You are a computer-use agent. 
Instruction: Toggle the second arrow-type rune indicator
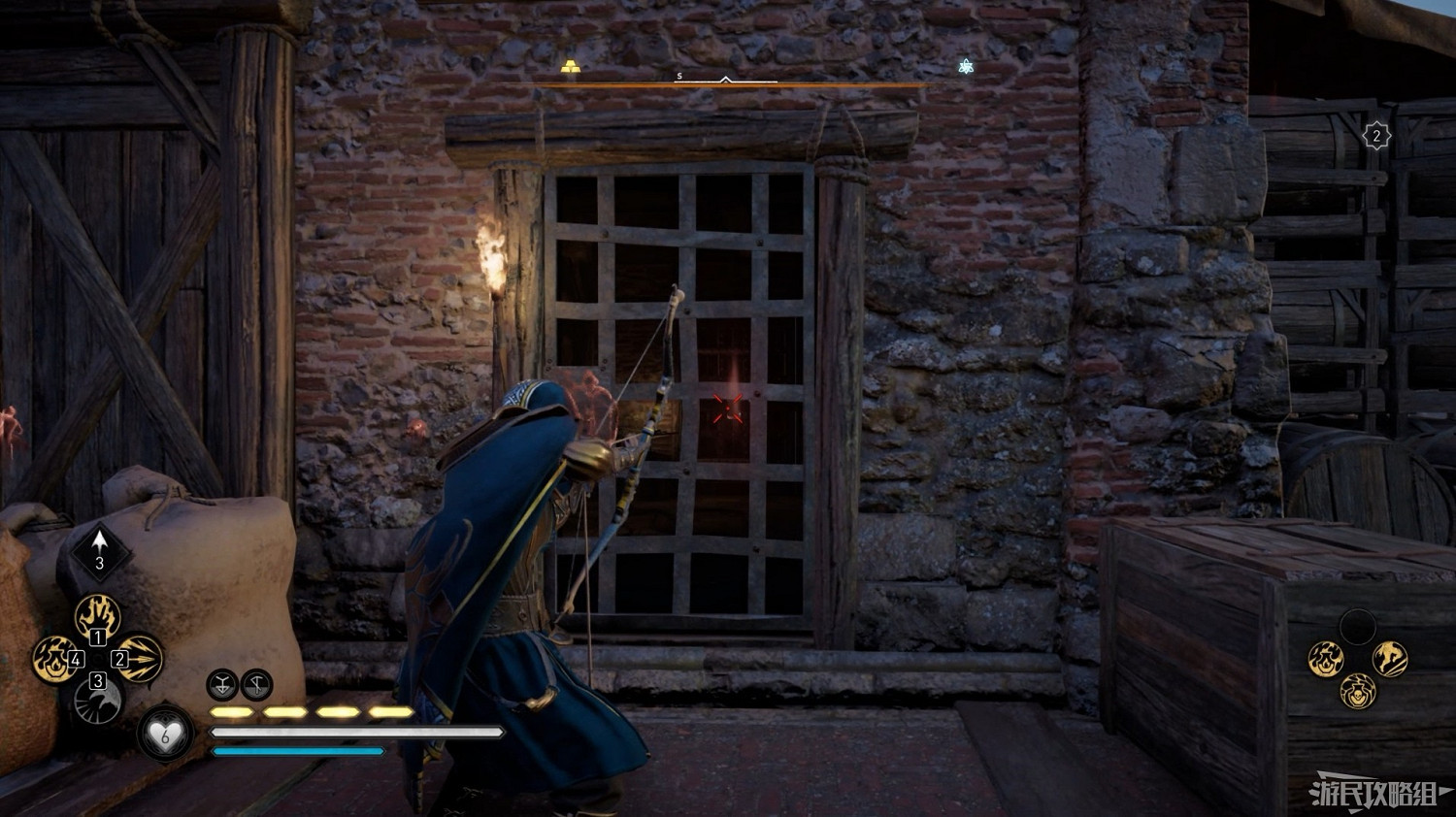(255, 684)
